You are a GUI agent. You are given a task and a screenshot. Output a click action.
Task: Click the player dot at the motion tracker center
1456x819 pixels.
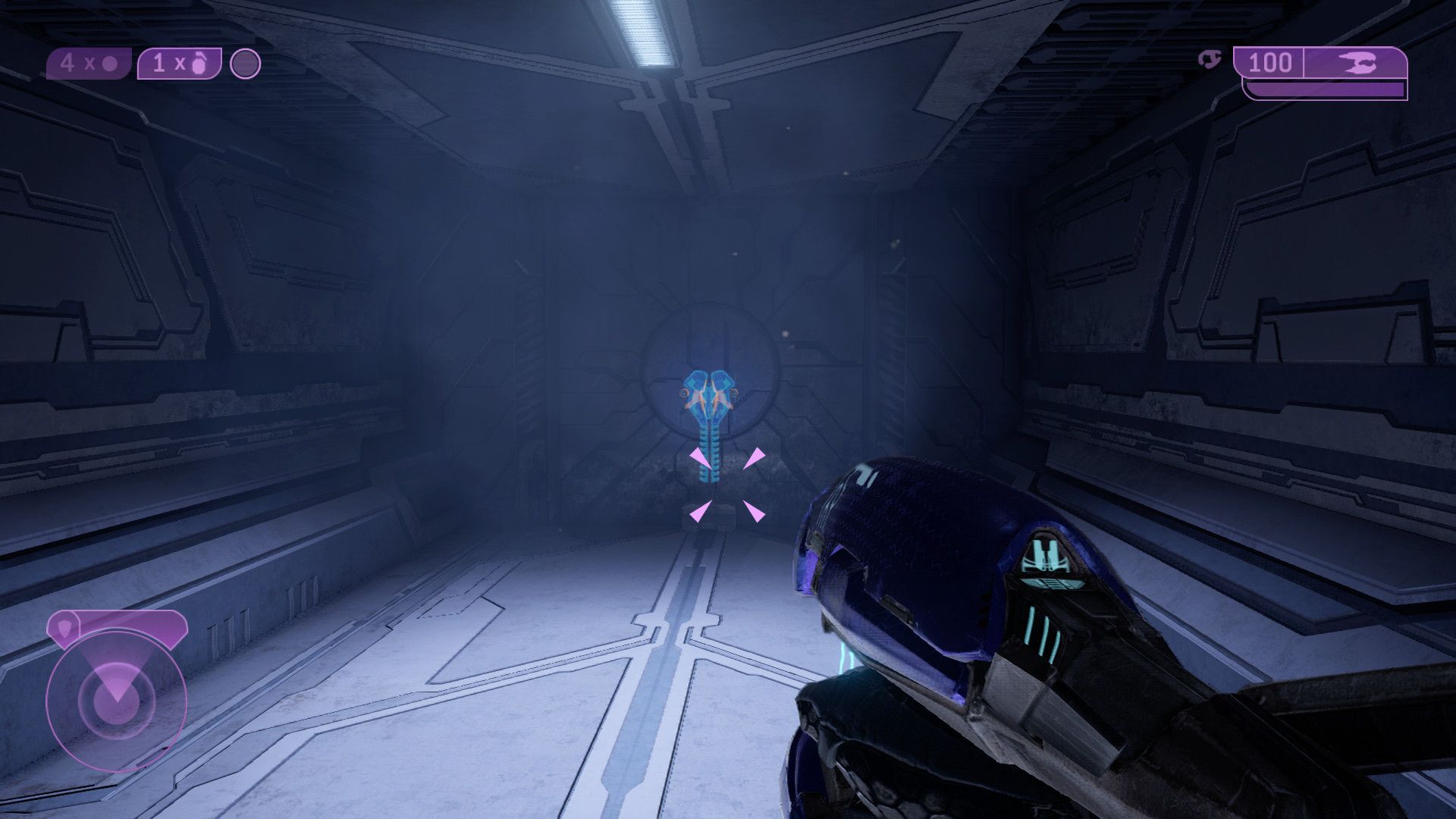pos(118,704)
